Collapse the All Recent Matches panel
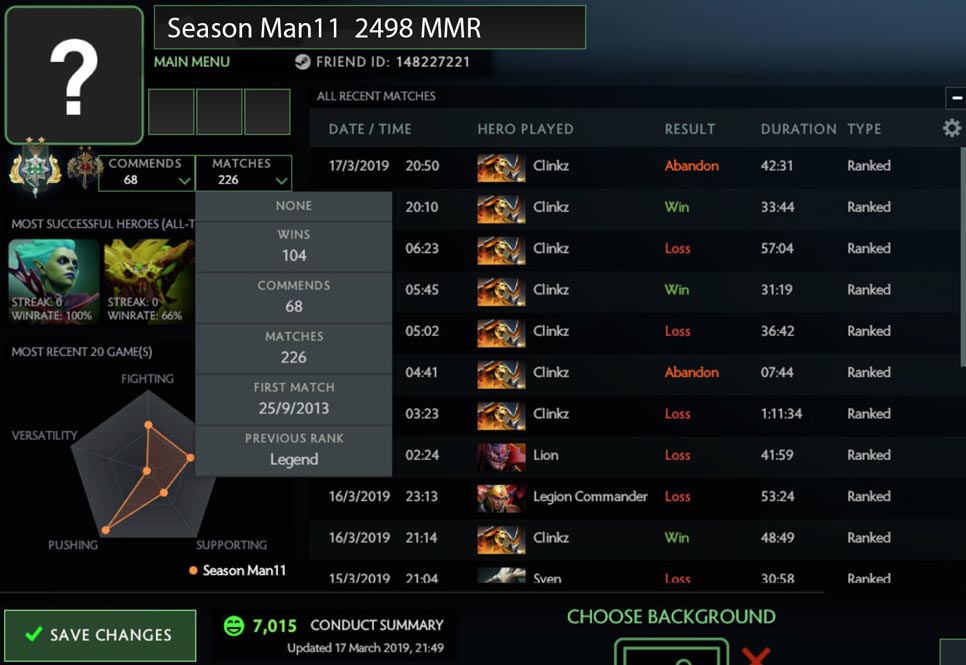The image size is (966, 665). pos(954,98)
